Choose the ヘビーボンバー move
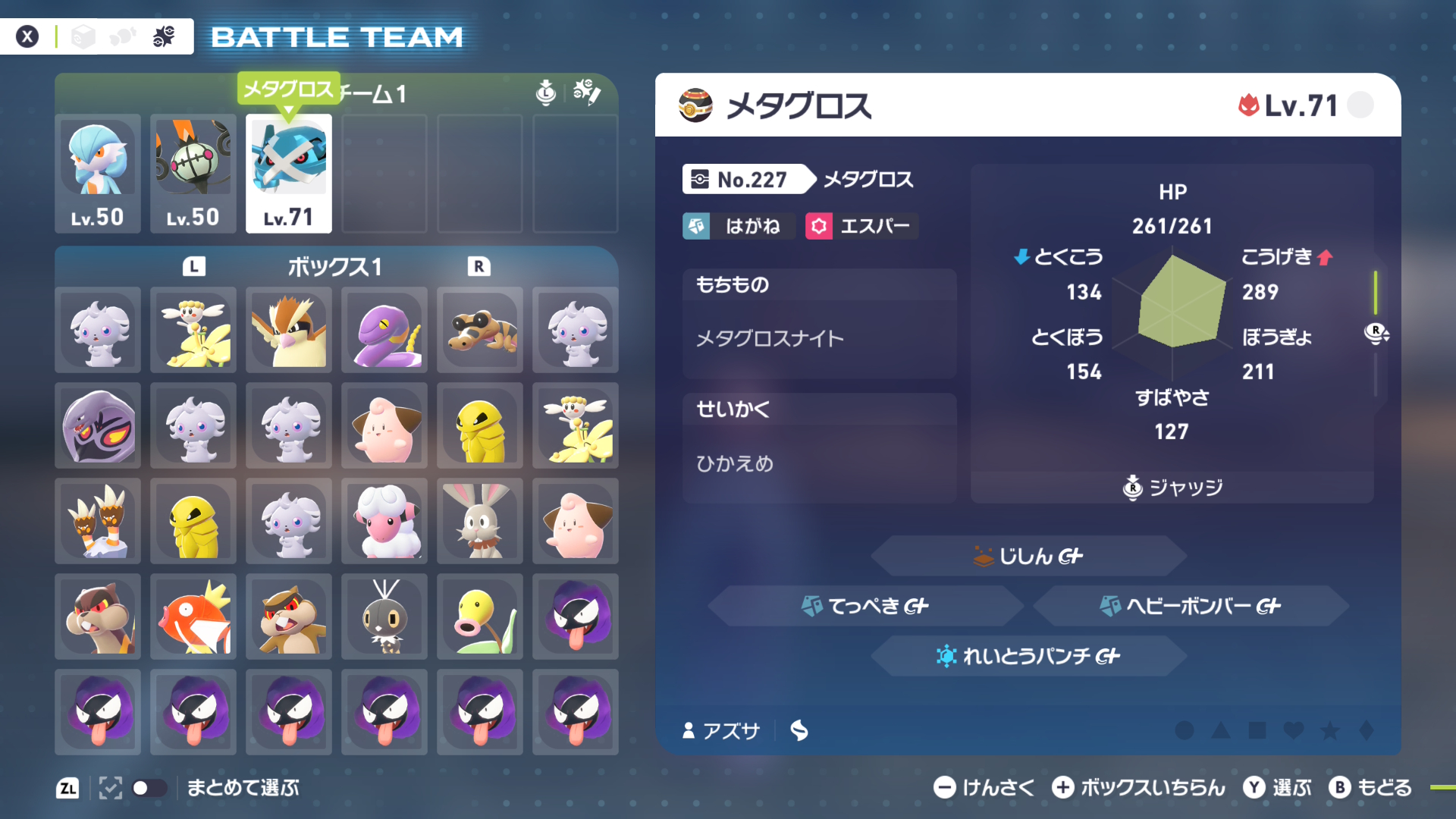Viewport: 1456px width, 819px height. coord(1191,606)
